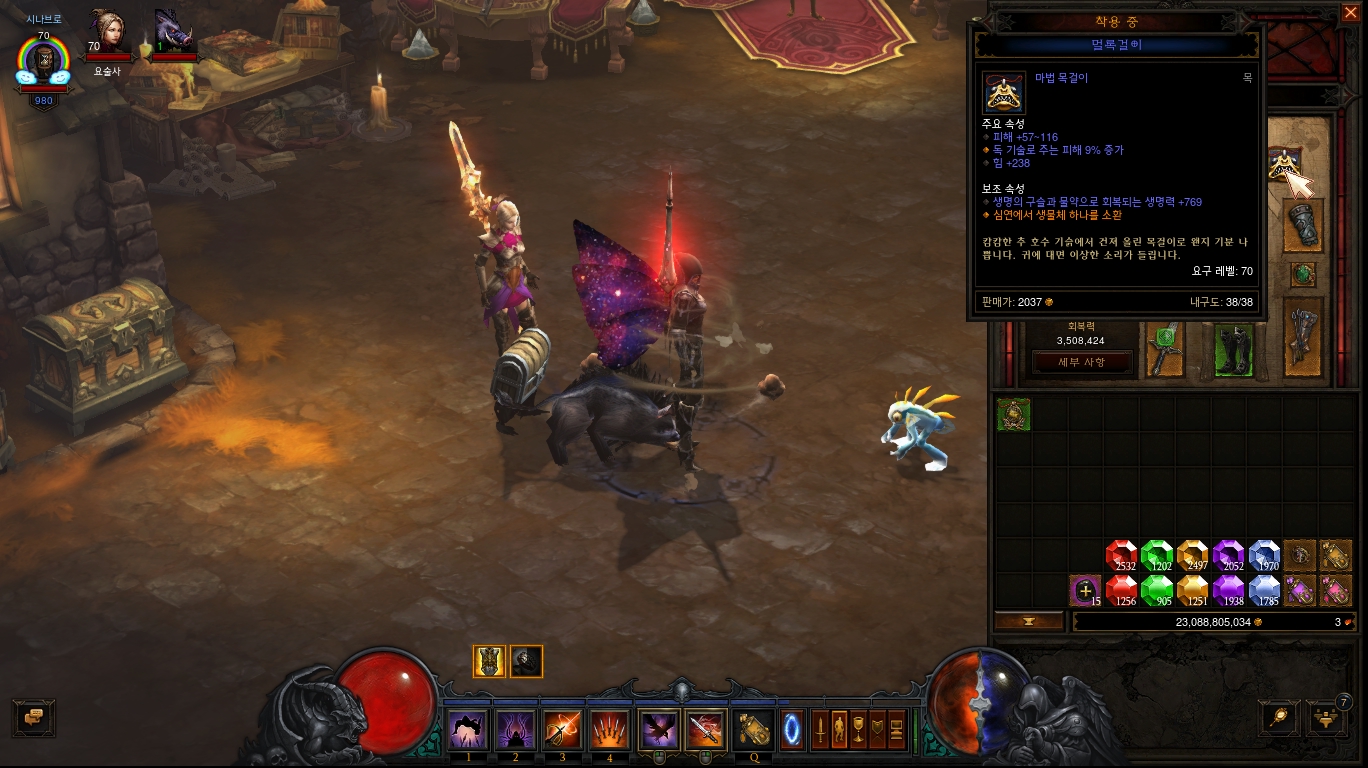Select the green gem ring slot
The width and height of the screenshot is (1368, 768).
tap(1302, 274)
